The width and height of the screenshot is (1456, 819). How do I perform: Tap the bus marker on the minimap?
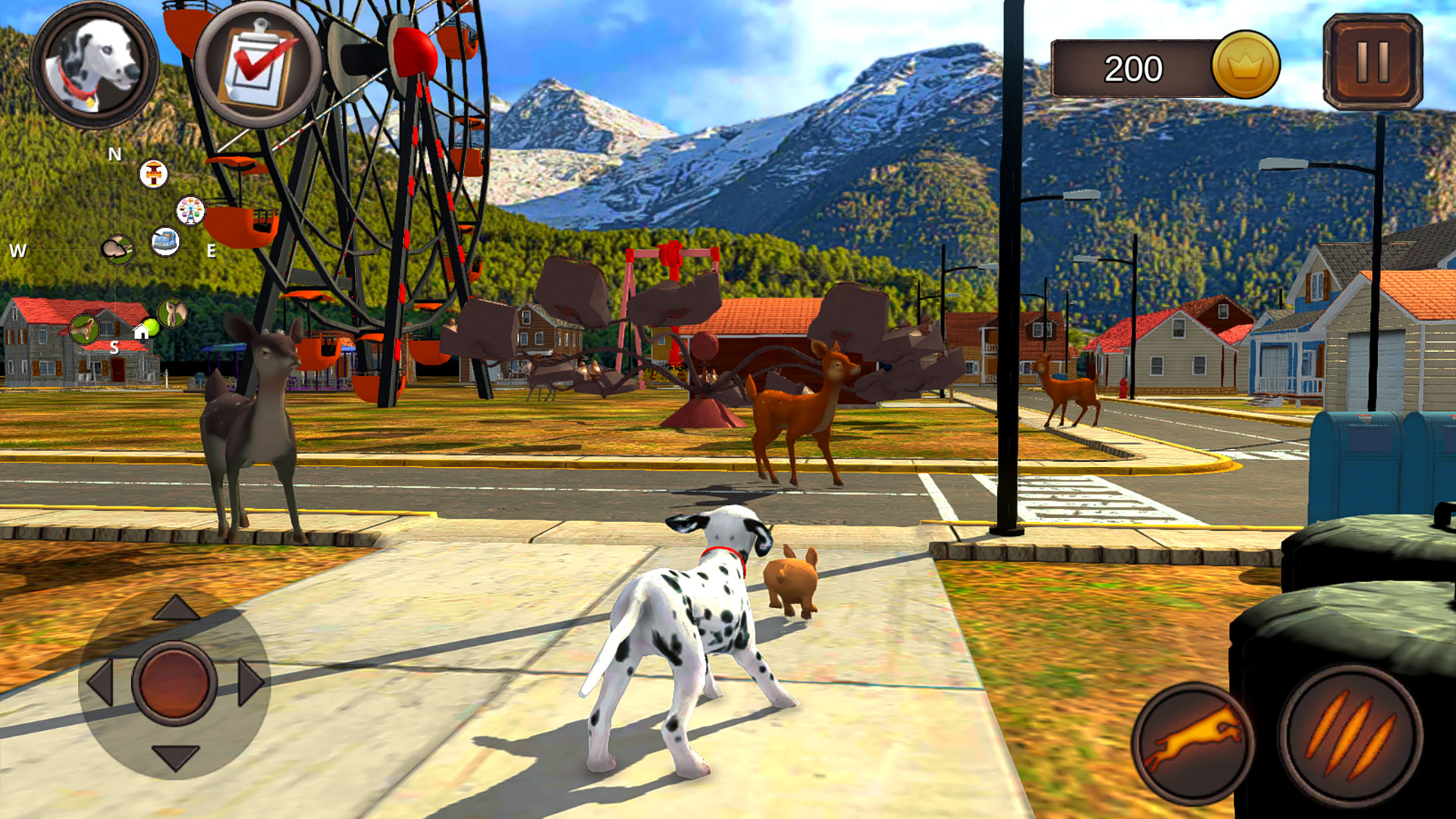coord(165,242)
